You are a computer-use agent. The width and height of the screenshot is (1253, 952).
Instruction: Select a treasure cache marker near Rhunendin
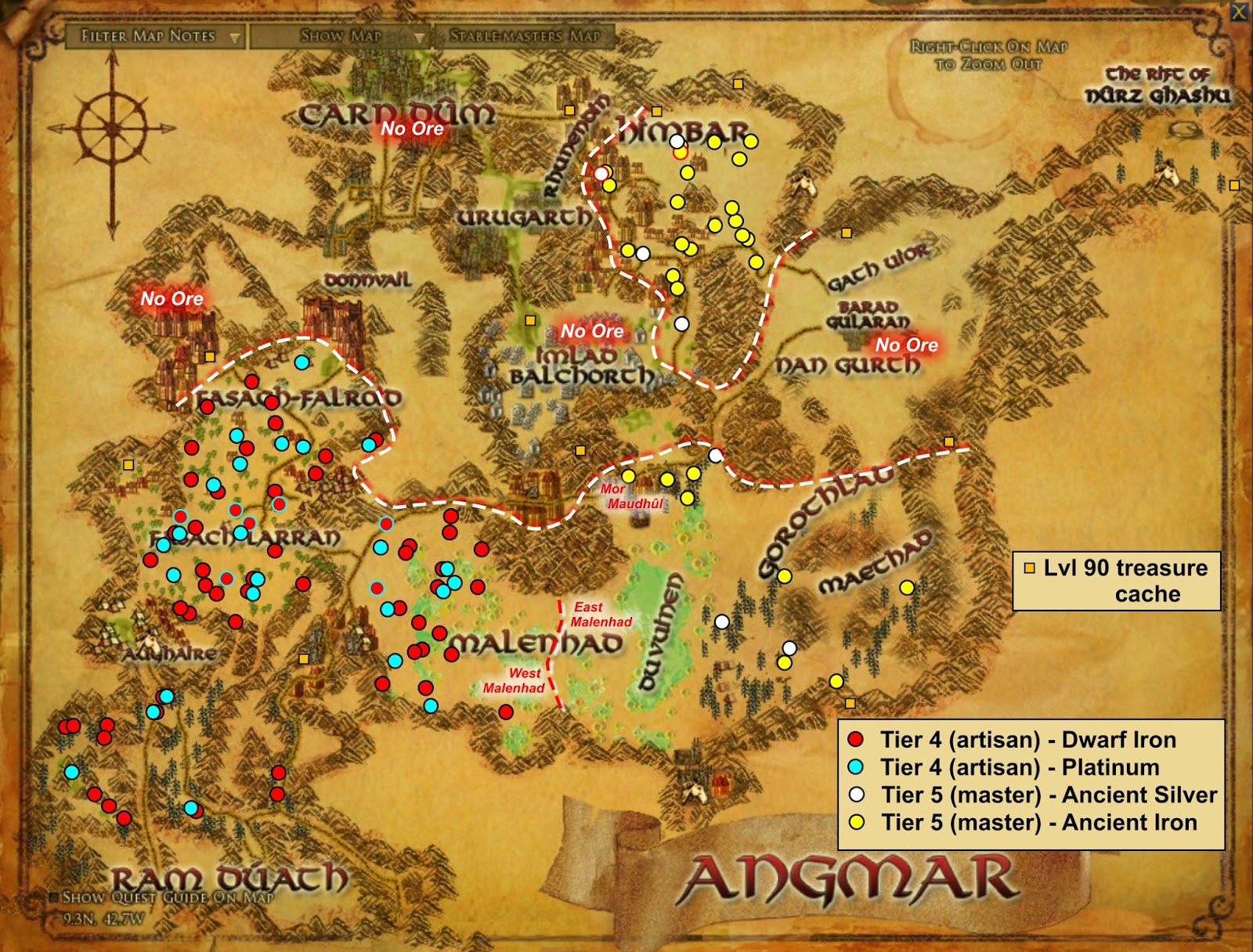(569, 110)
